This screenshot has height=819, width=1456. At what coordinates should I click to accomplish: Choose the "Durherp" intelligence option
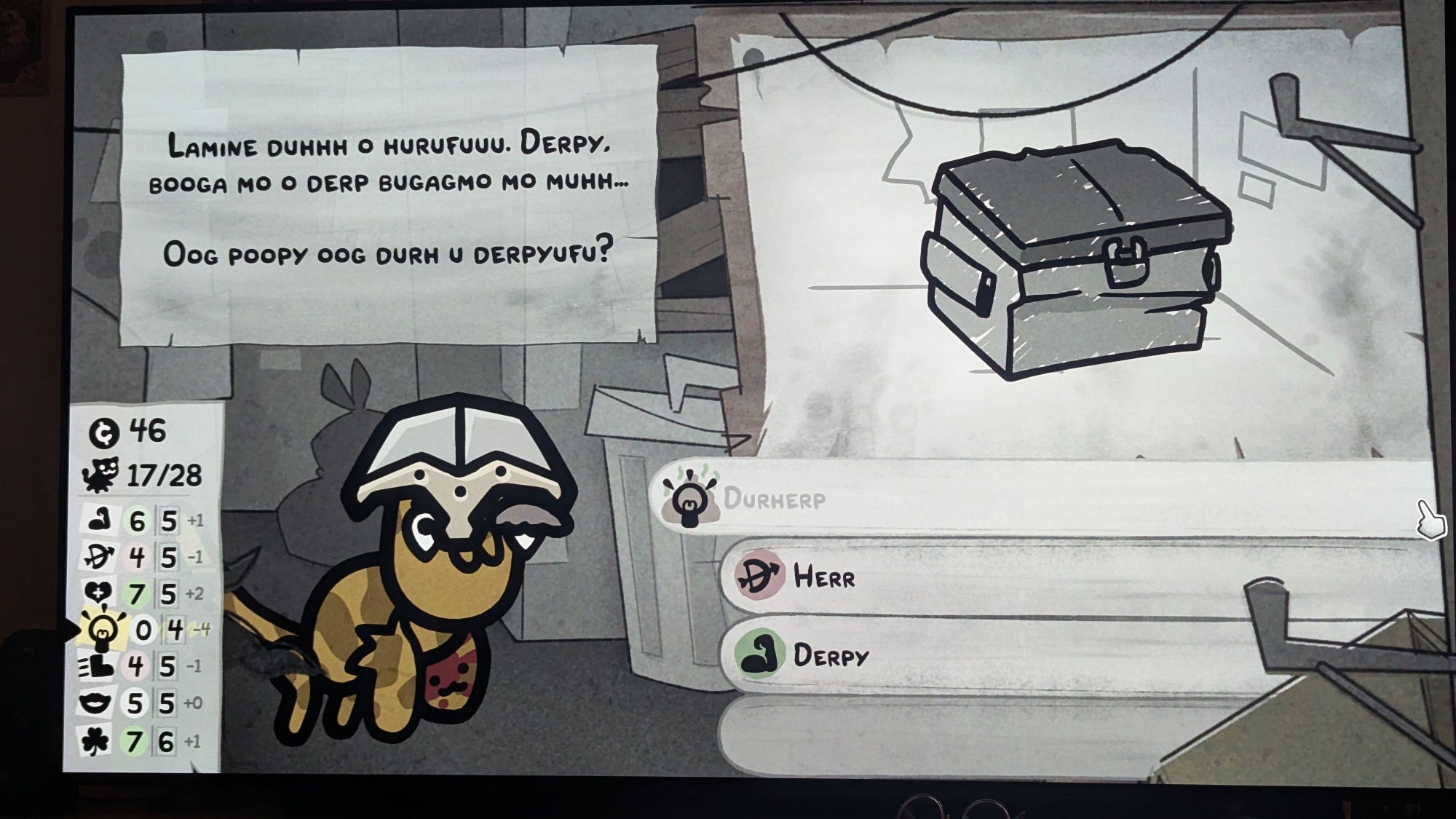pos(775,499)
